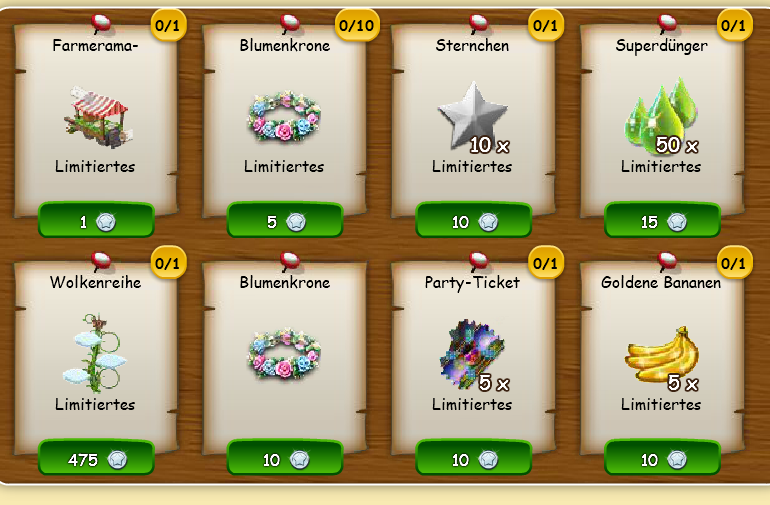This screenshot has height=505, width=770.
Task: Buy the Wolkenreihe for 475 stars
Action: [96, 459]
